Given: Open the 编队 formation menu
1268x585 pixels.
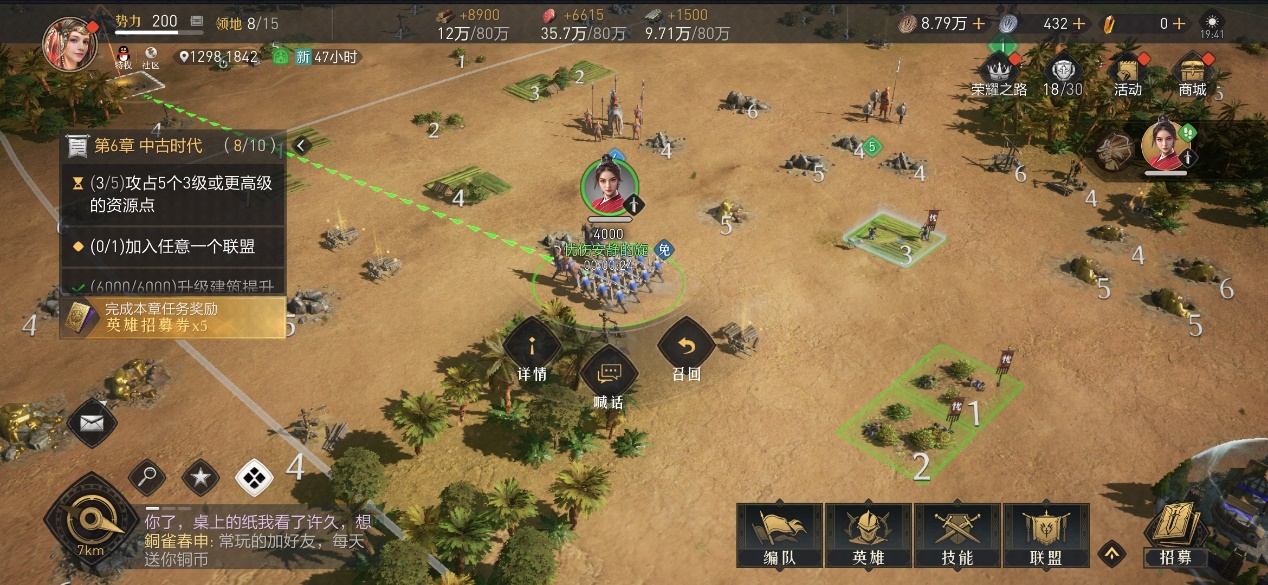Looking at the screenshot, I should pyautogui.click(x=779, y=535).
